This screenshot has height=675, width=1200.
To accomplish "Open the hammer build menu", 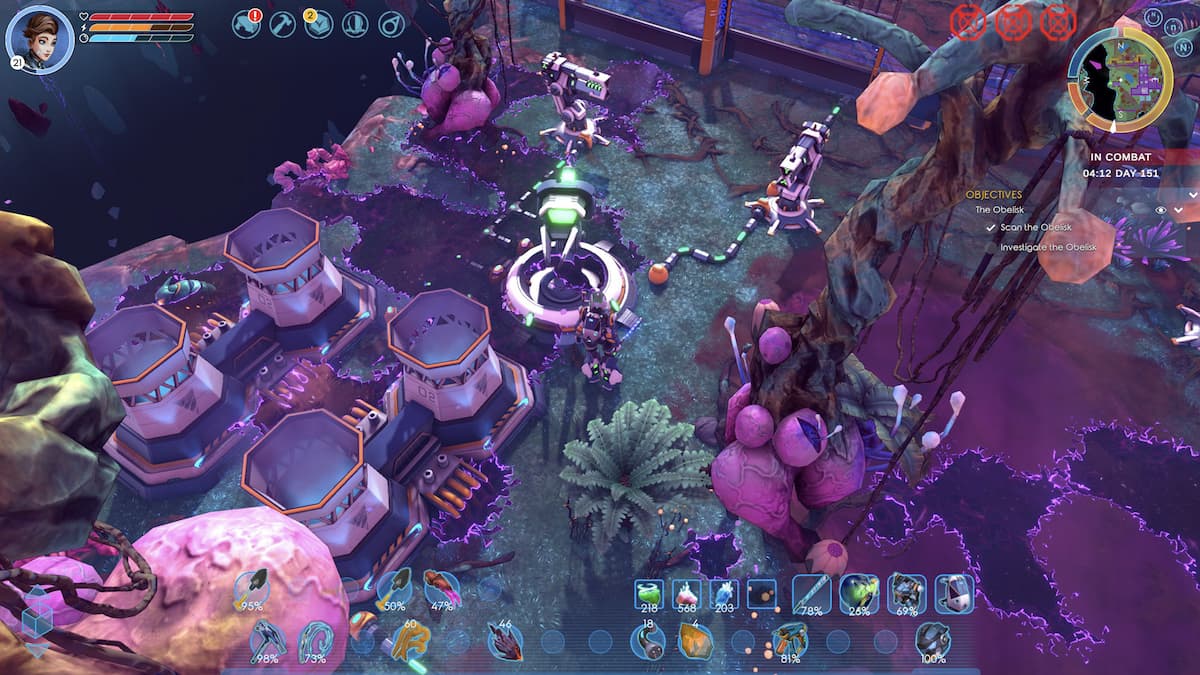I will coord(282,24).
